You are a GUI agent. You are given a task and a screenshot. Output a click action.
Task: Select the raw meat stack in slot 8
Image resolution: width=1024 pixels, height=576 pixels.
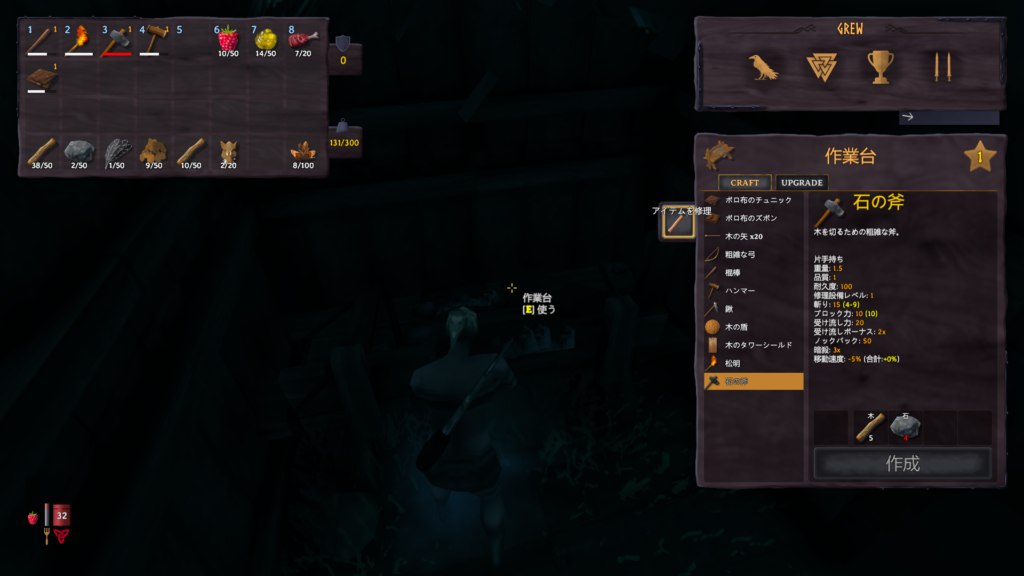pos(302,41)
